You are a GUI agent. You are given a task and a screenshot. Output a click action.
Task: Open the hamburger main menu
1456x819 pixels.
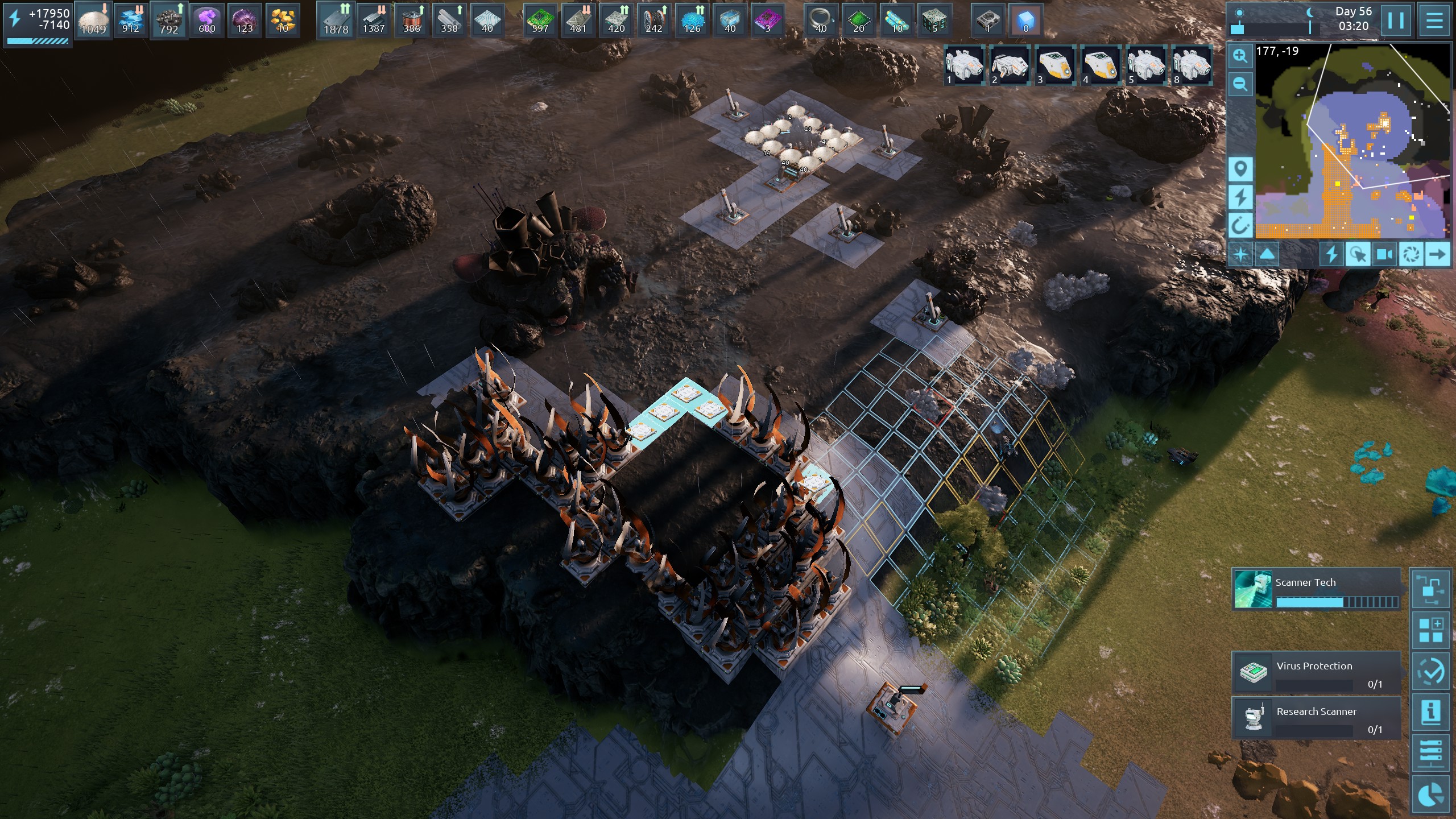pos(1434,21)
